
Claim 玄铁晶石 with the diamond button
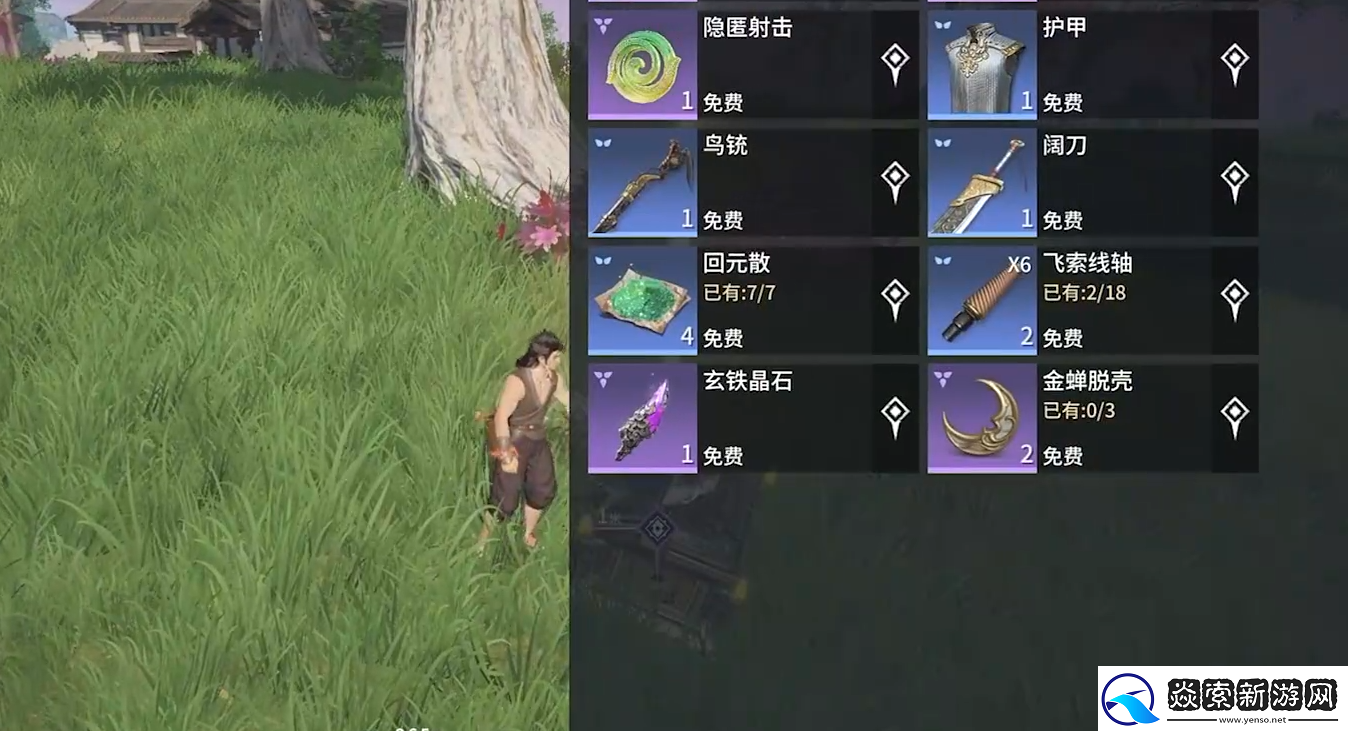click(x=893, y=412)
